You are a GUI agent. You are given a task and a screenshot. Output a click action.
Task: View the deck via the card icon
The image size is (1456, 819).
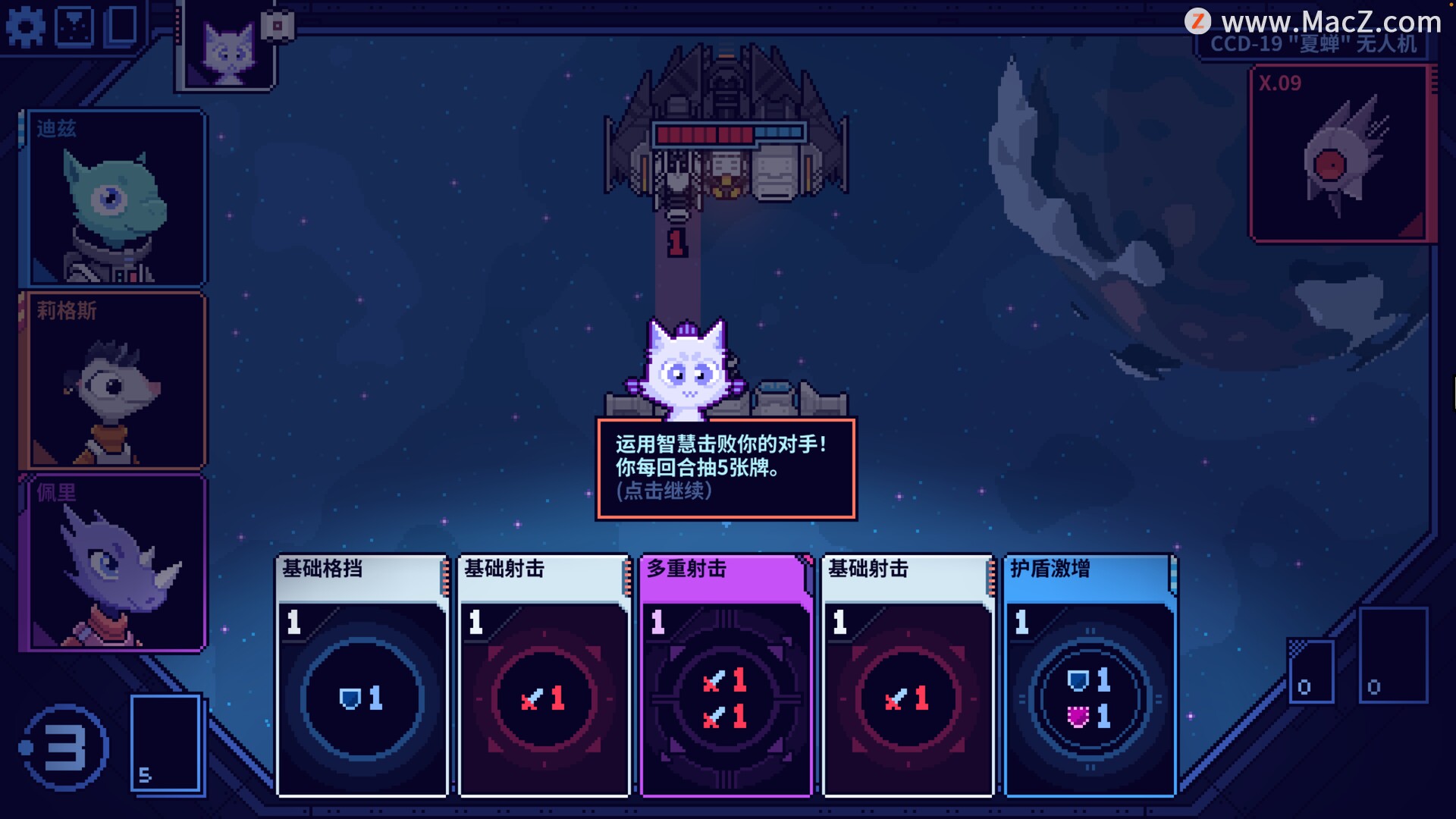pyautogui.click(x=121, y=25)
